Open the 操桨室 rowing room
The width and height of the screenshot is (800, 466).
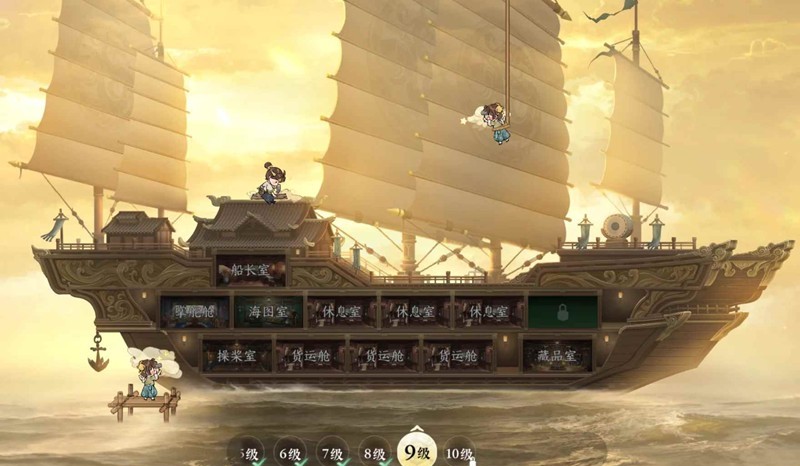coord(237,355)
